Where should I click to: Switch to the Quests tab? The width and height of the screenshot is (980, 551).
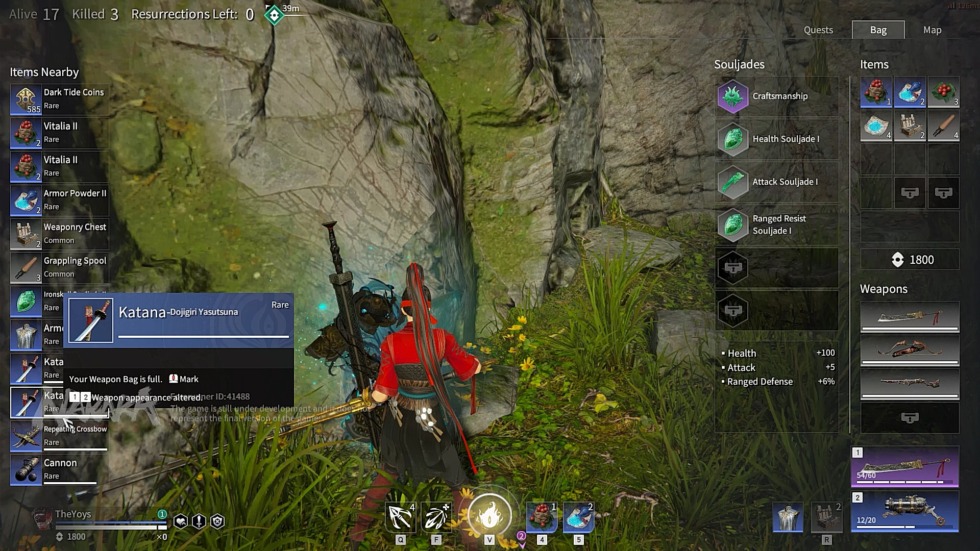(818, 30)
